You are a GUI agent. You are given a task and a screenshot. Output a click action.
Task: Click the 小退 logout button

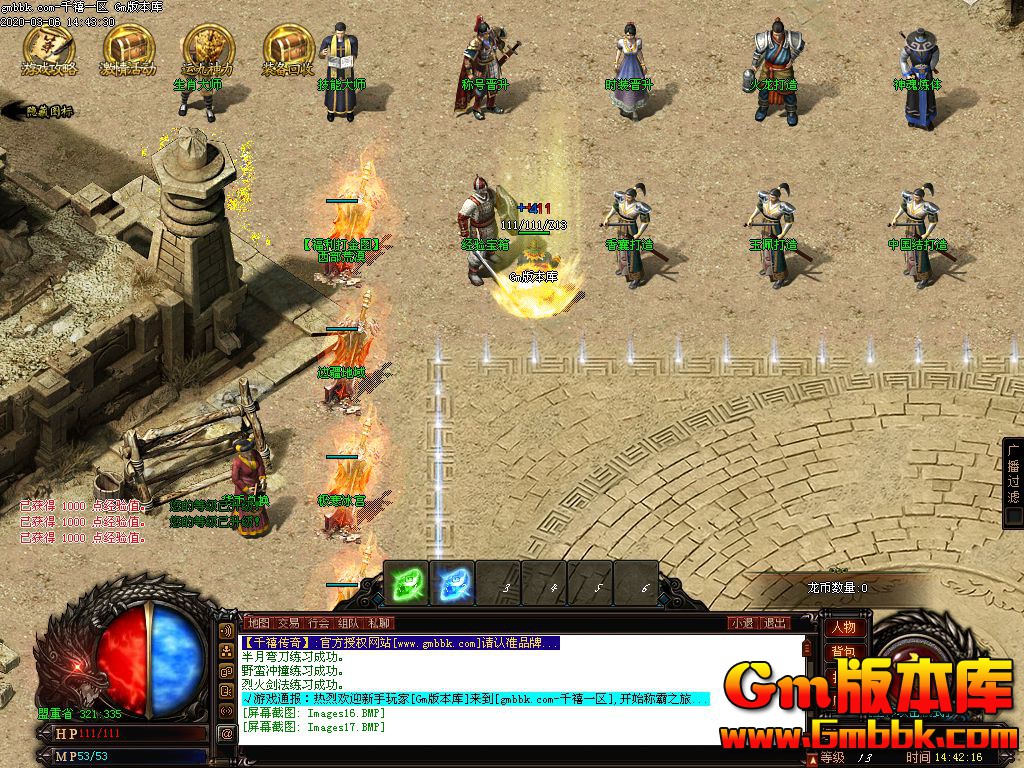coord(741,623)
